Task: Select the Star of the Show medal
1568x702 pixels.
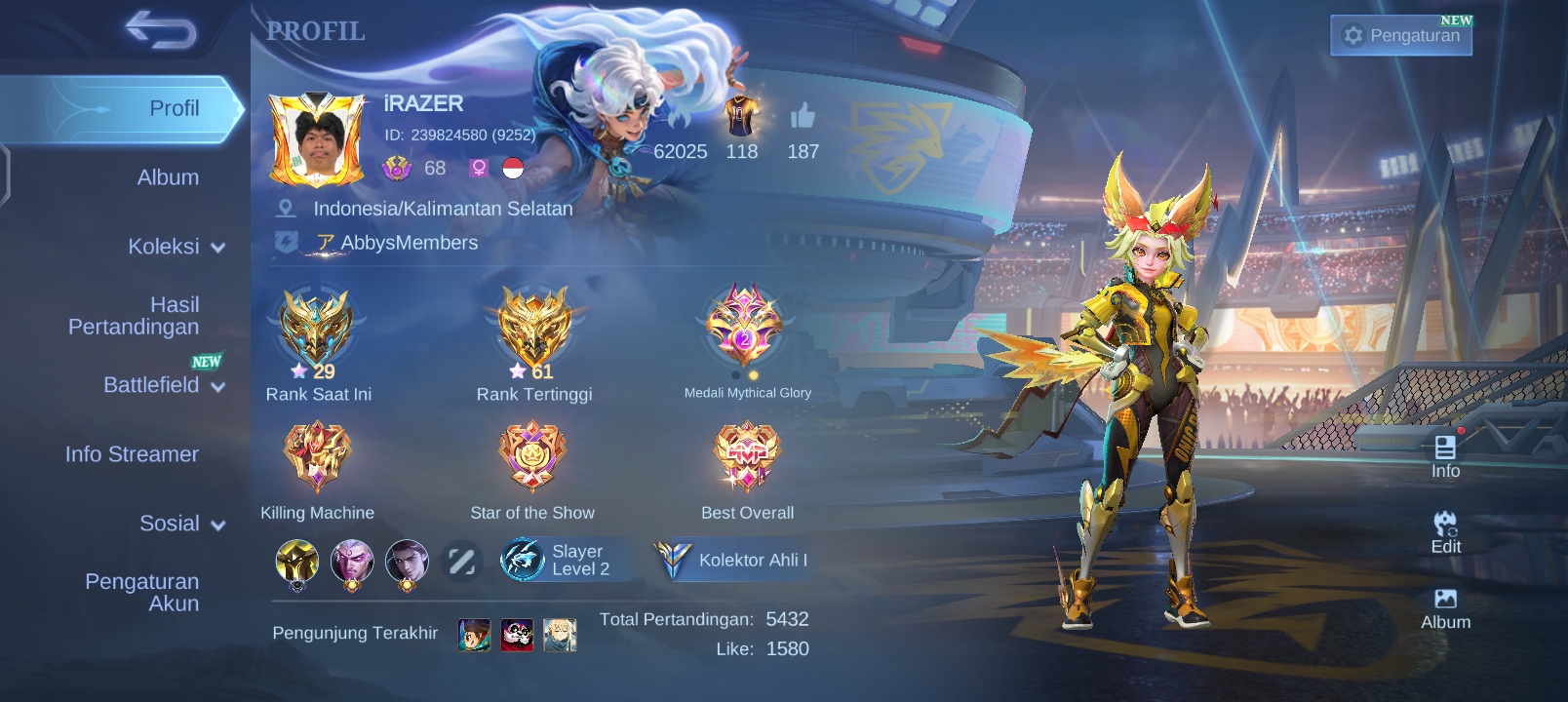Action: point(532,455)
